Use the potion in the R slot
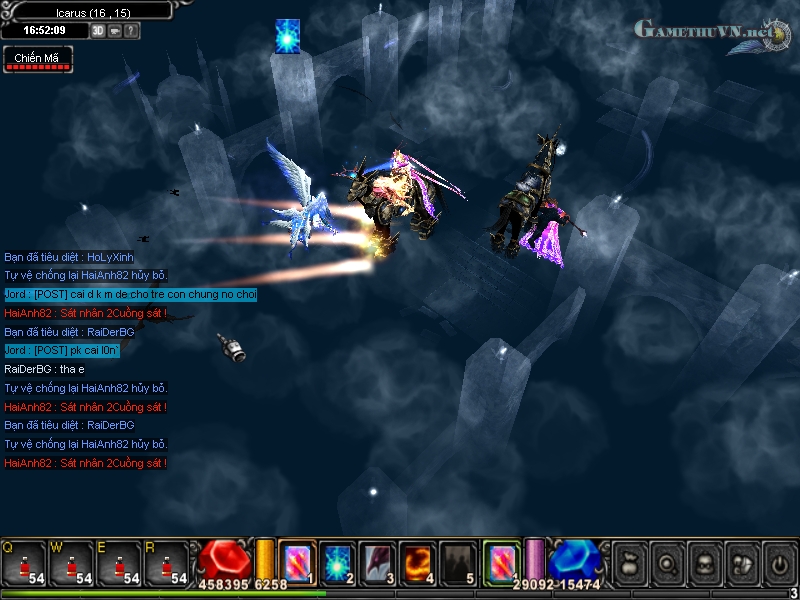800x600 pixels. [168, 563]
